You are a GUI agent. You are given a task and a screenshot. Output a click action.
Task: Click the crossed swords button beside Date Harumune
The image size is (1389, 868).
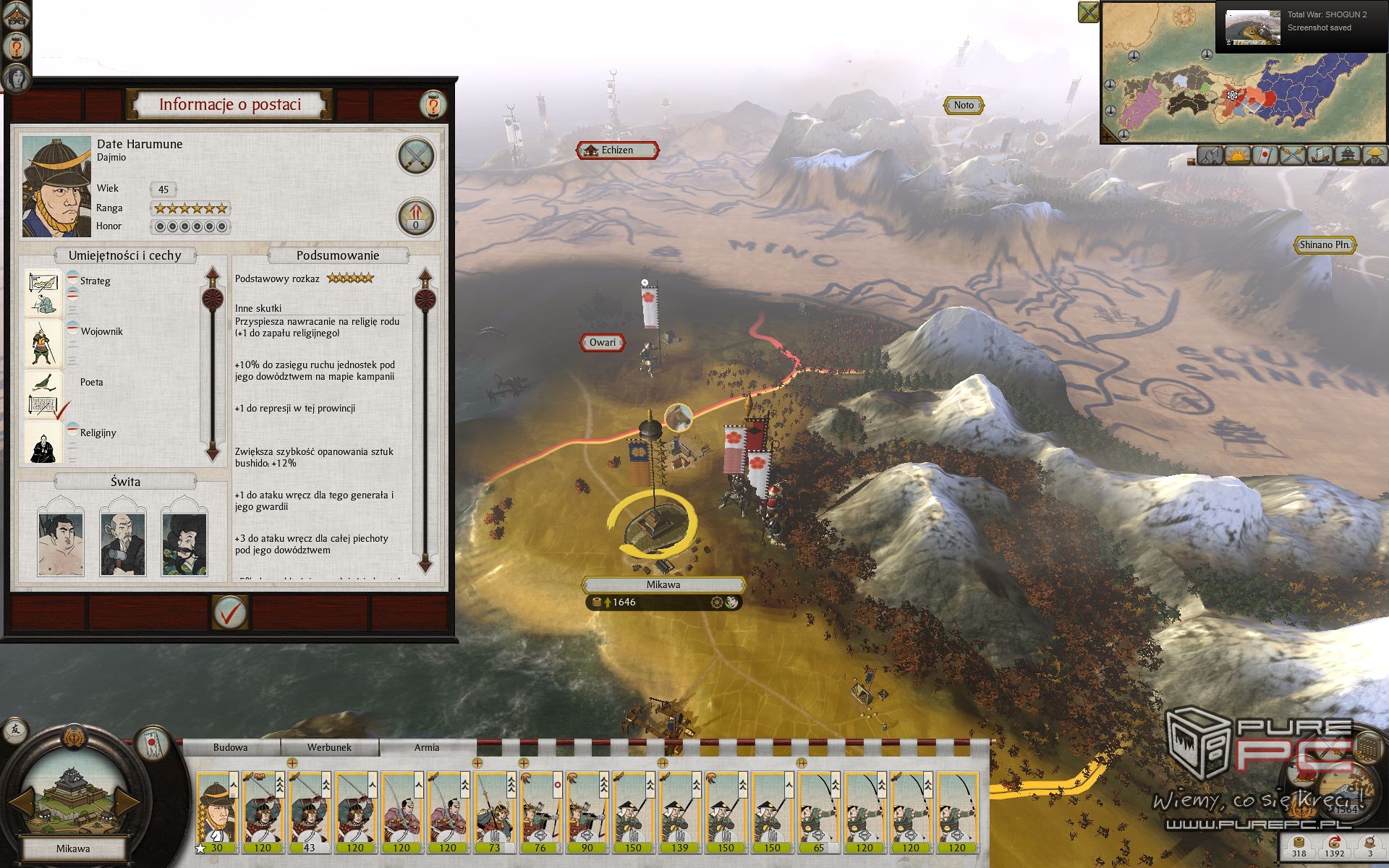coord(416,156)
